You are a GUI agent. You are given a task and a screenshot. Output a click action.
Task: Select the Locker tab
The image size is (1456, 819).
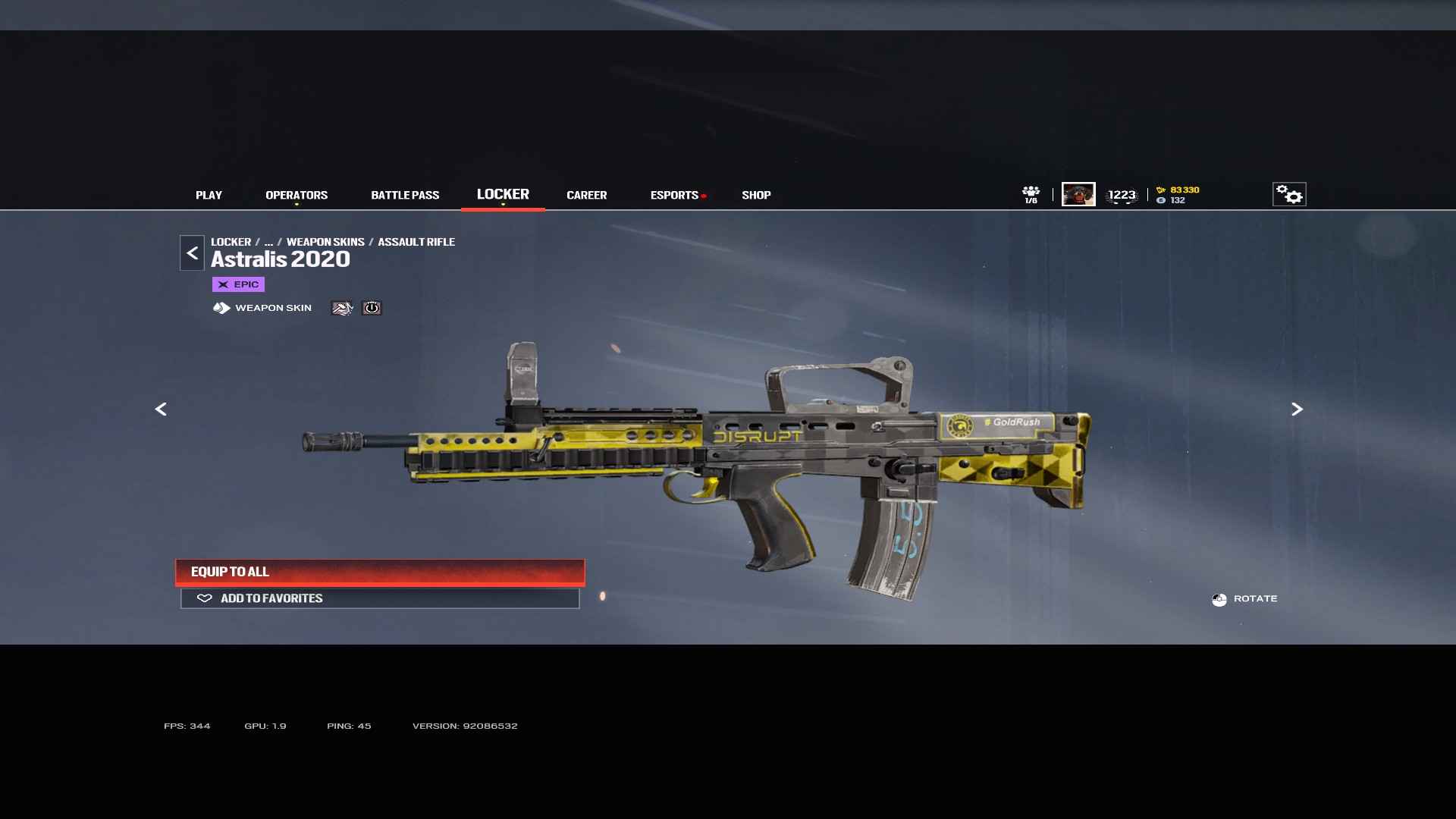tap(503, 194)
